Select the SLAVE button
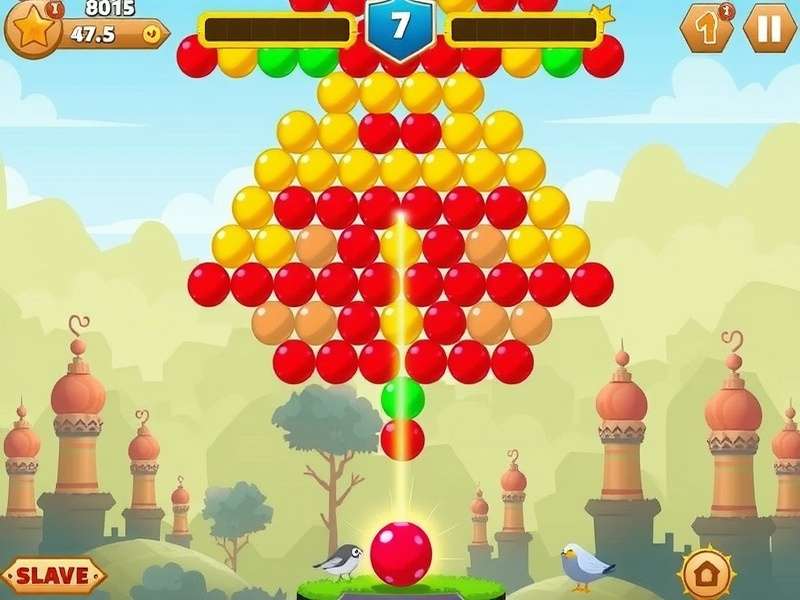The height and width of the screenshot is (600, 800). [x=53, y=575]
